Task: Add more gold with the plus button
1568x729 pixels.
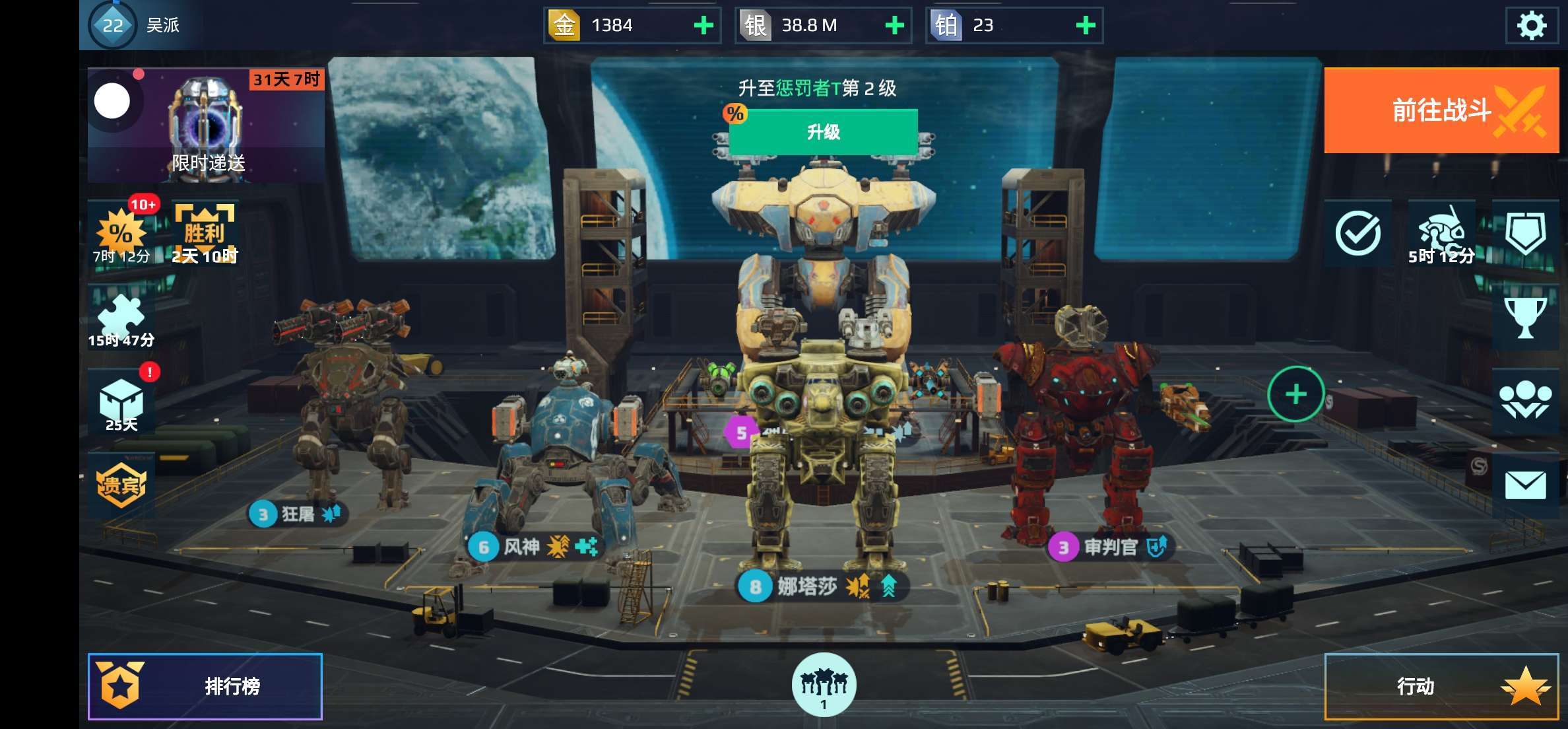Action: click(x=703, y=26)
